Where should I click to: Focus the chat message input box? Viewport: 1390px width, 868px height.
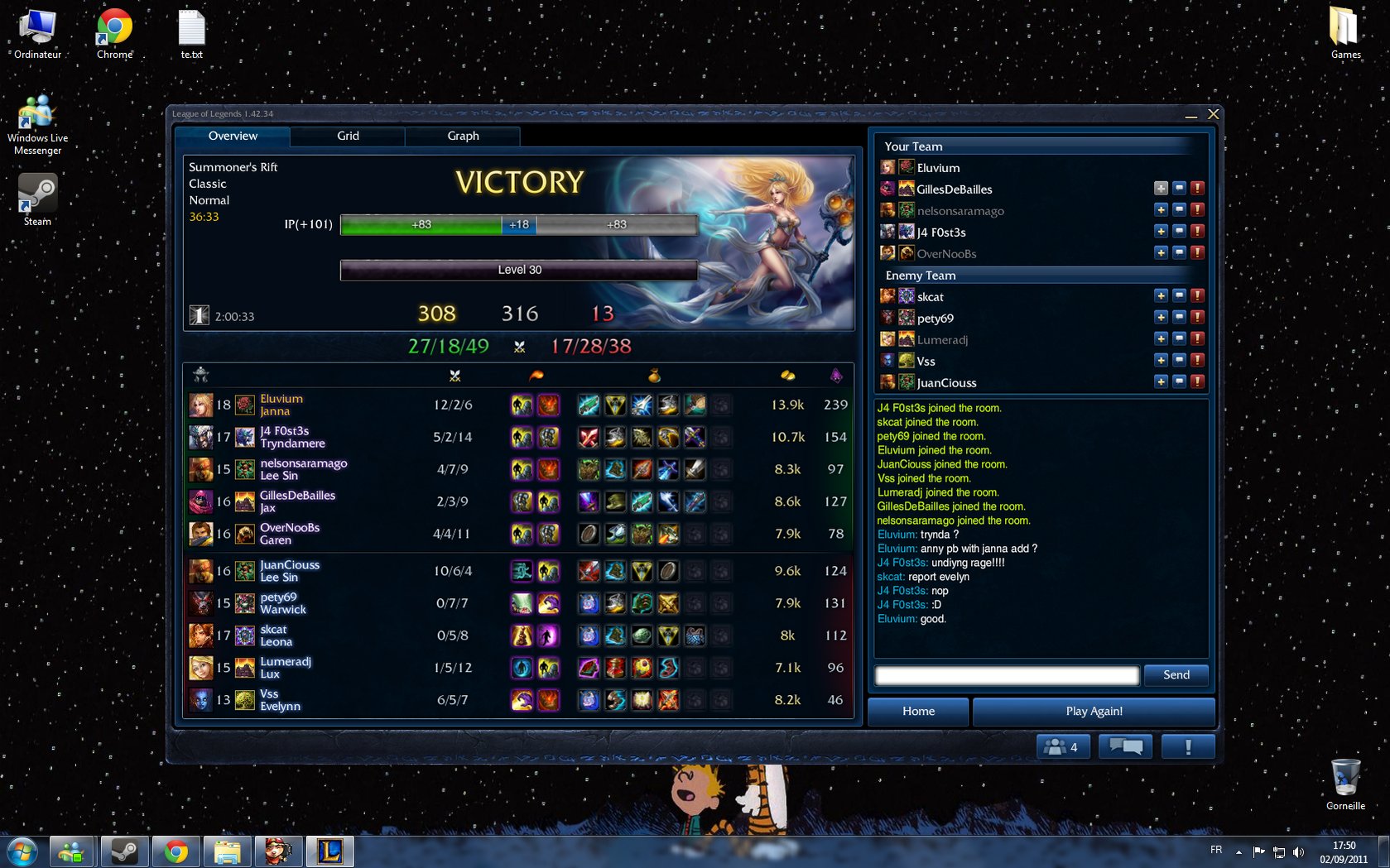pos(1007,675)
